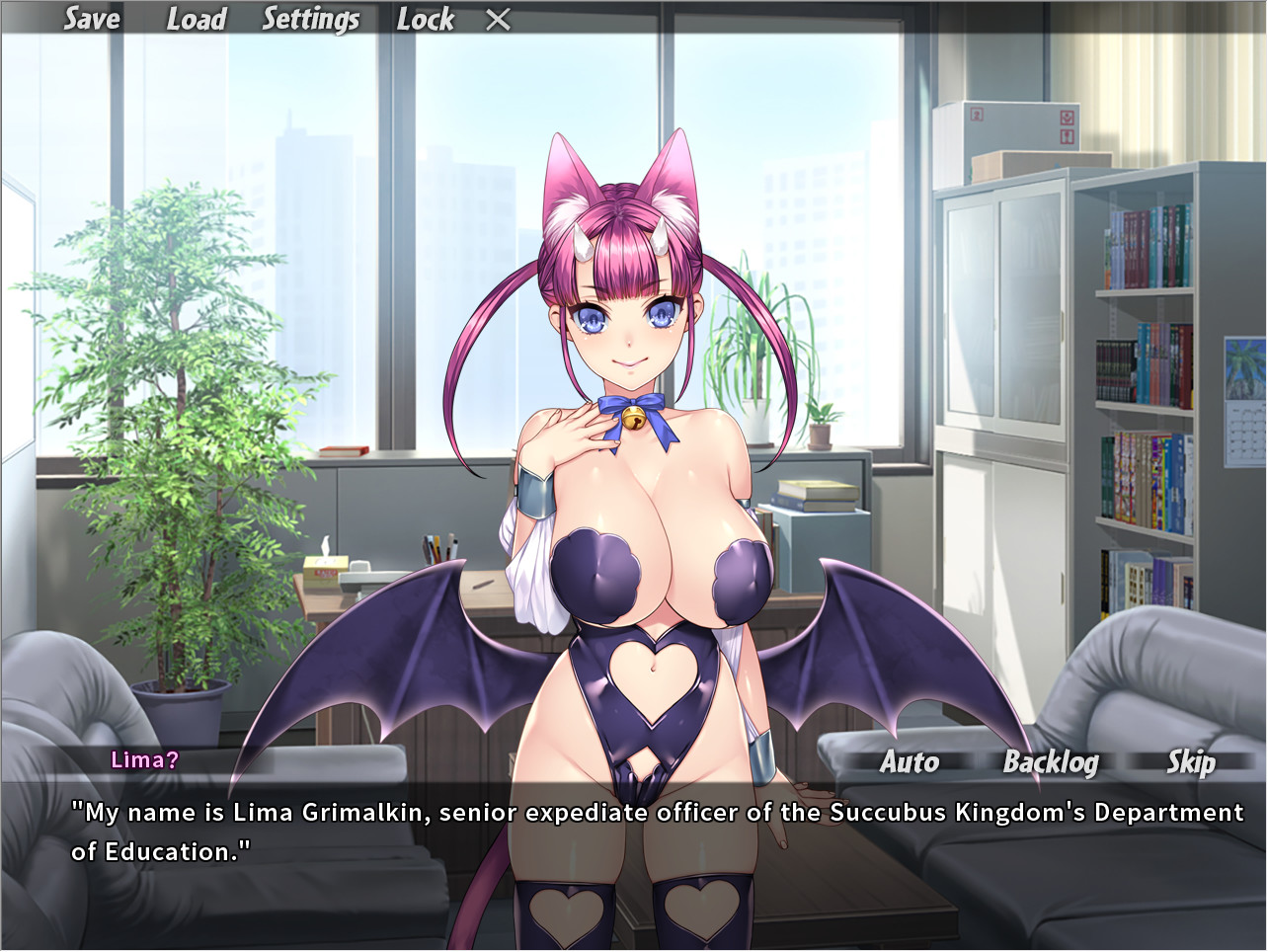Activate Auto mode for dialogue playback

click(x=910, y=762)
